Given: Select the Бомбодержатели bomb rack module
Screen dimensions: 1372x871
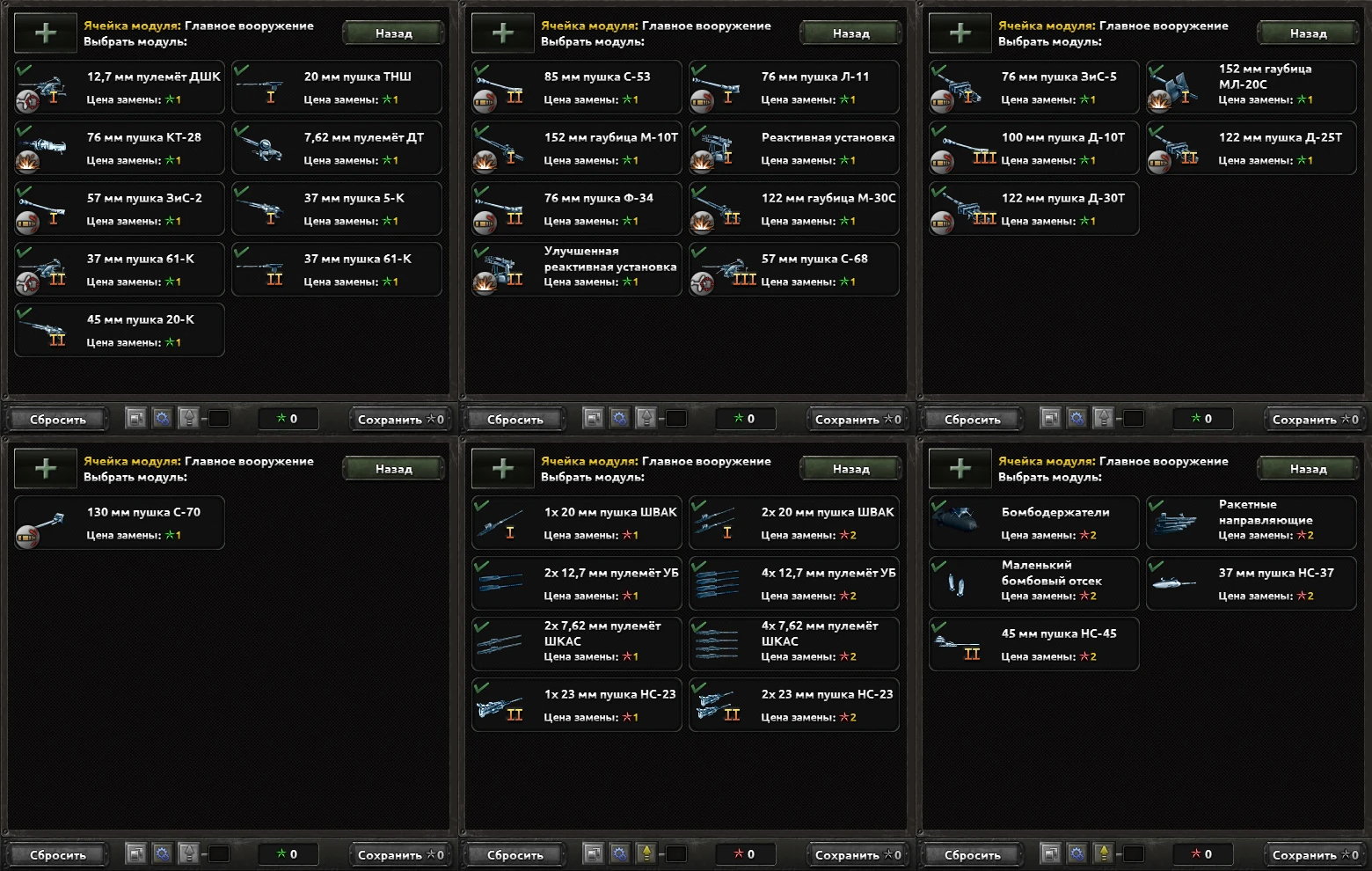Looking at the screenshot, I should click(1033, 522).
